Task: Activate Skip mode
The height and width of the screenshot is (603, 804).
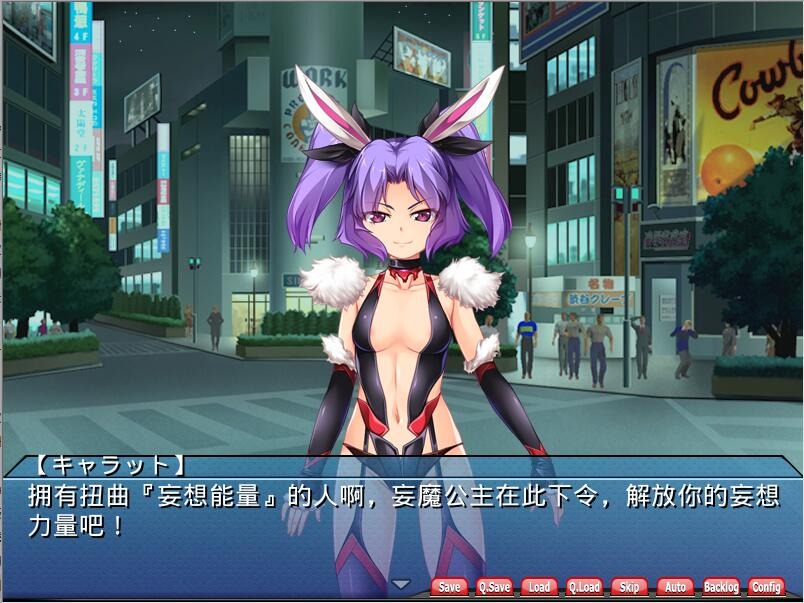Action: 629,587
